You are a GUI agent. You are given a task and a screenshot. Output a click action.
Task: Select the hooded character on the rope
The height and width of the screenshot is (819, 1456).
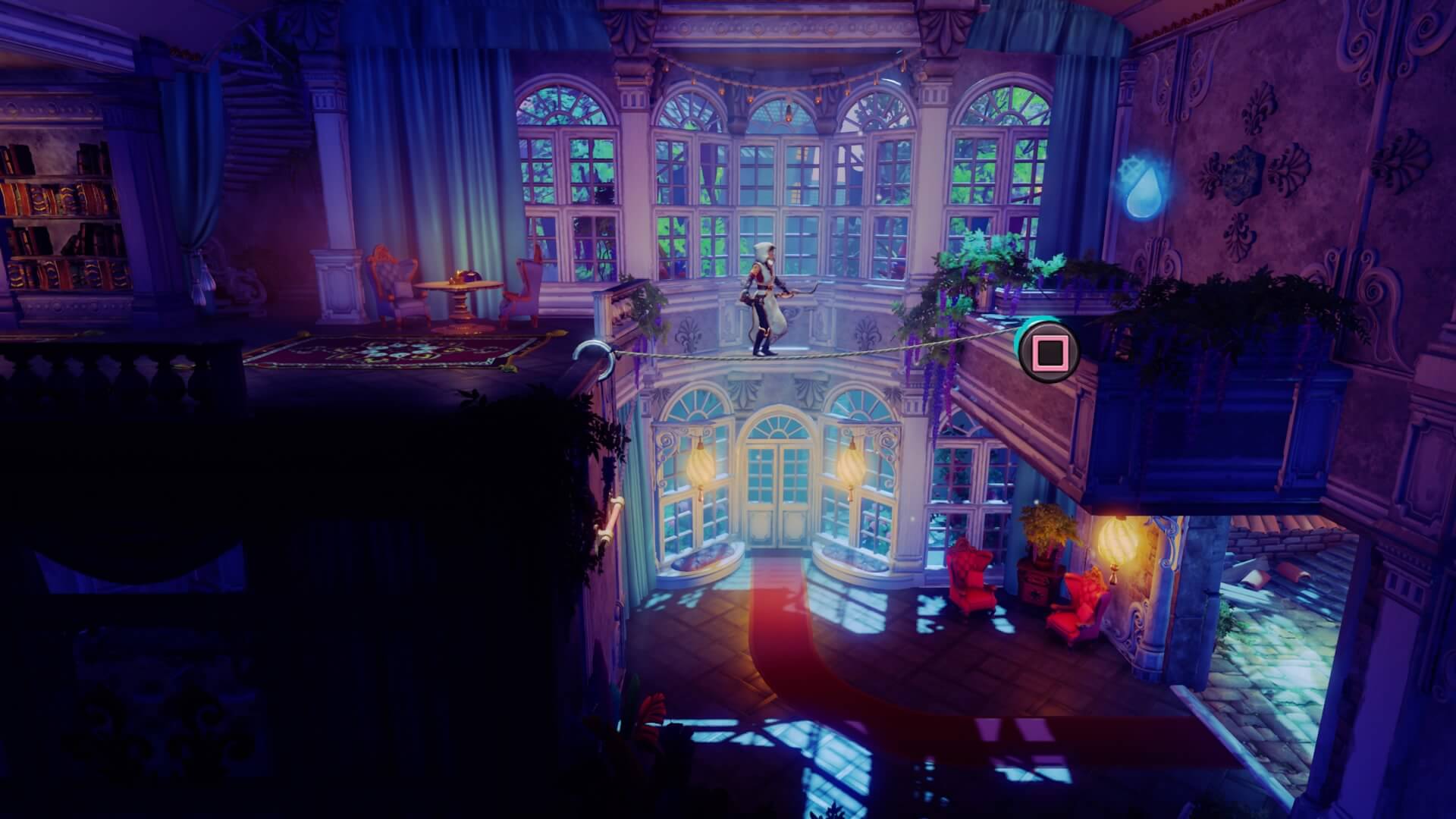762,300
